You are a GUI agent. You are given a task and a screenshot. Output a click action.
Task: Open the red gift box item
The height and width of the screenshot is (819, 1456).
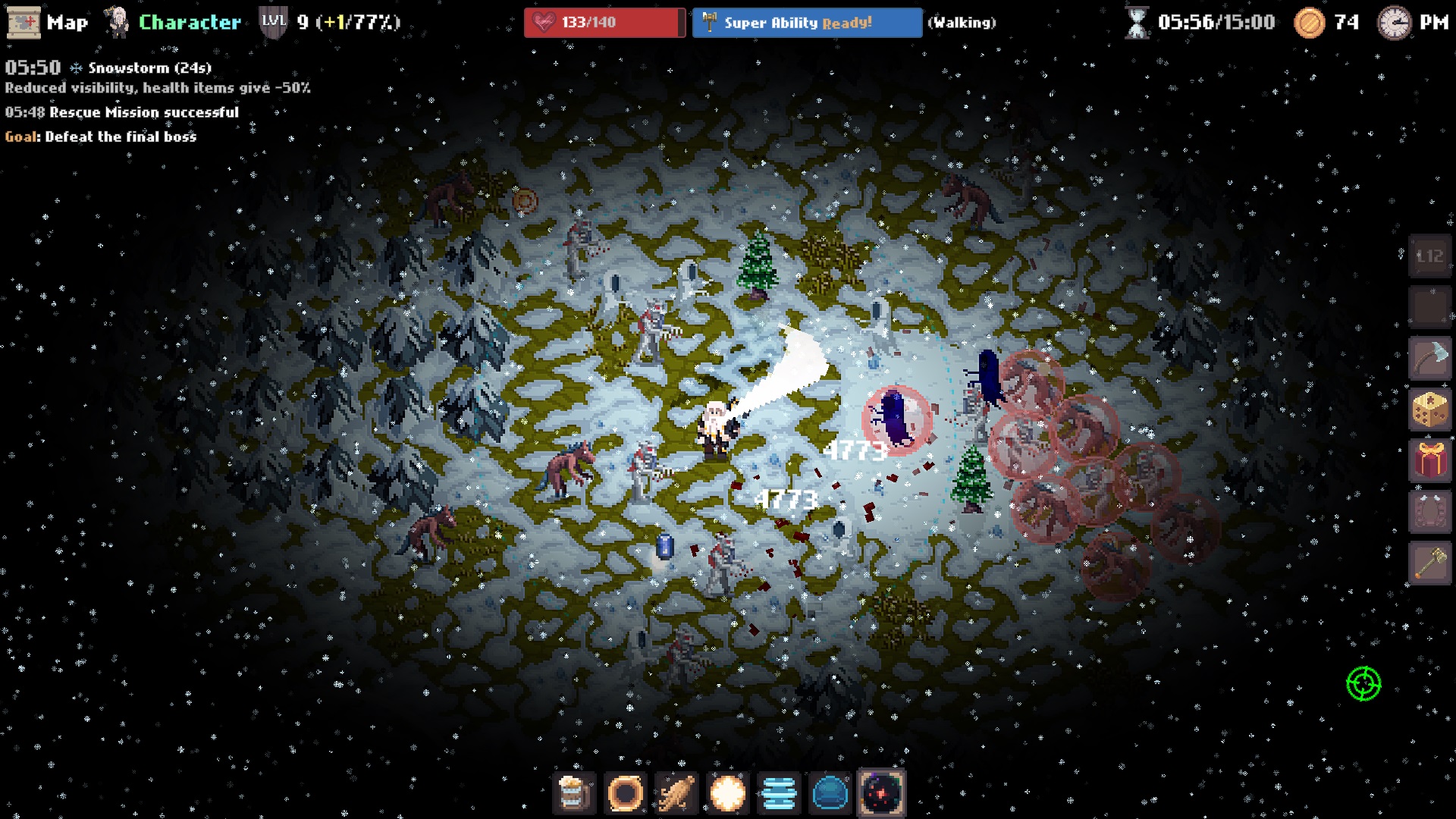[x=1429, y=460]
